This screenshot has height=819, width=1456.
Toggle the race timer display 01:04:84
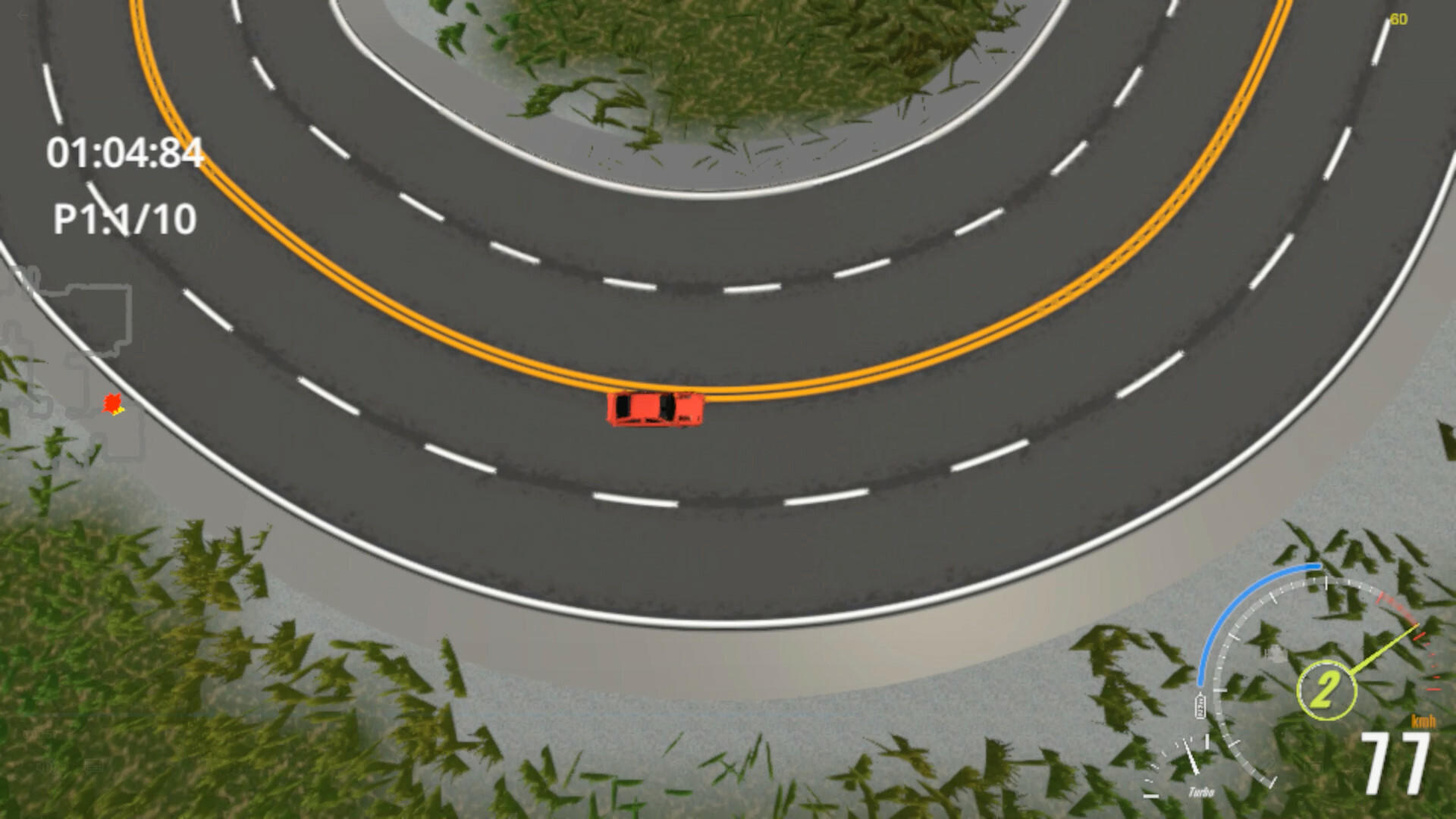pos(125,152)
